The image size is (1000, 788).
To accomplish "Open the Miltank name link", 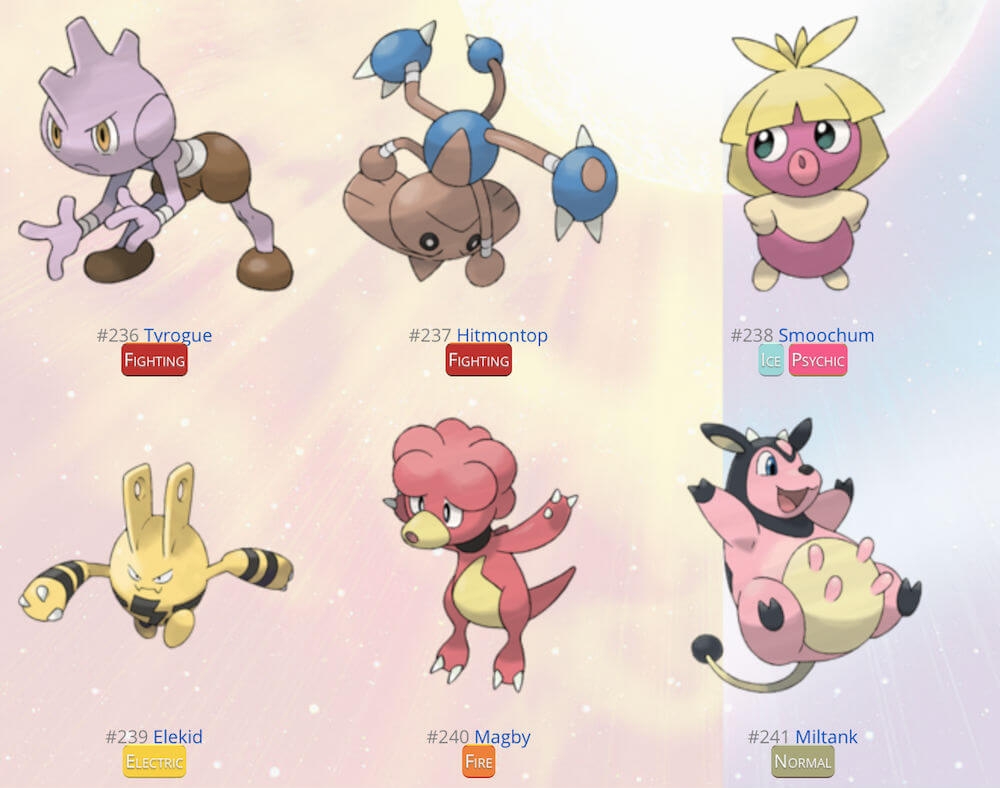I will point(826,737).
